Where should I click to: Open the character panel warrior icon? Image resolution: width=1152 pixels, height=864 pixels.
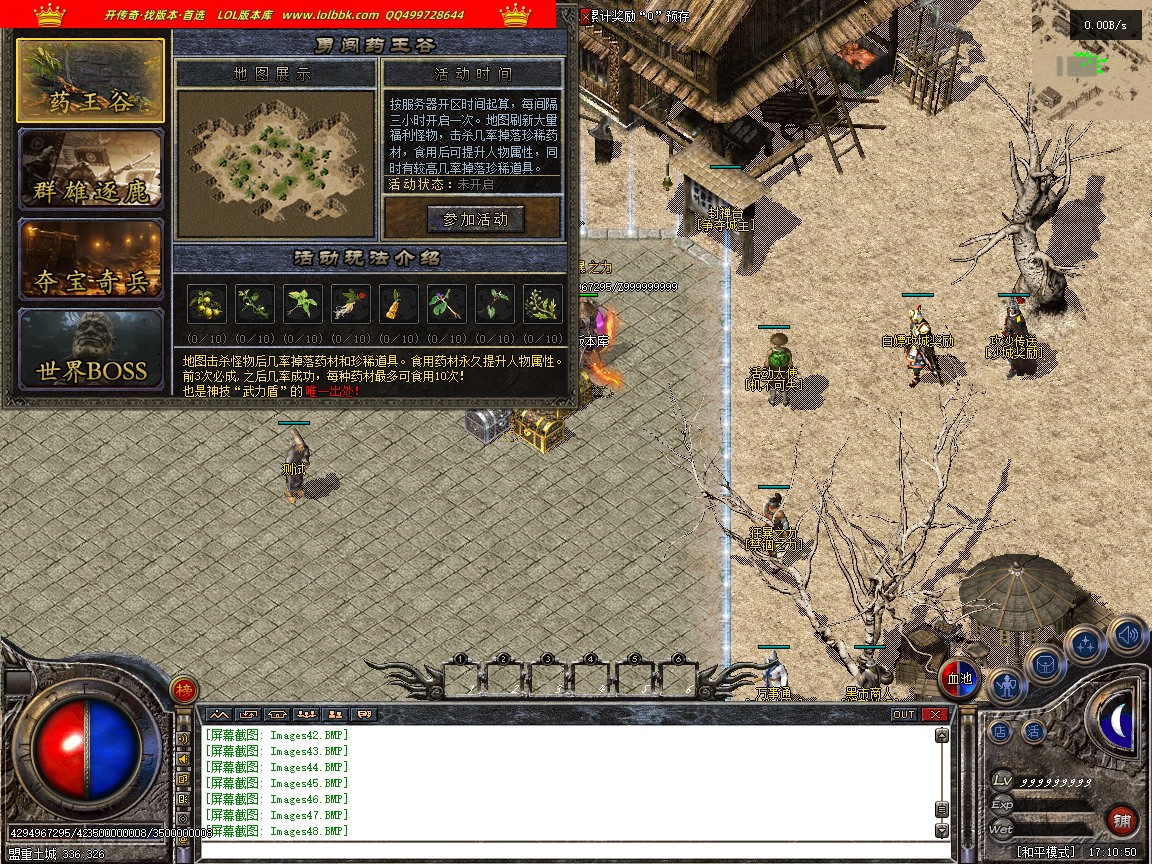1008,685
